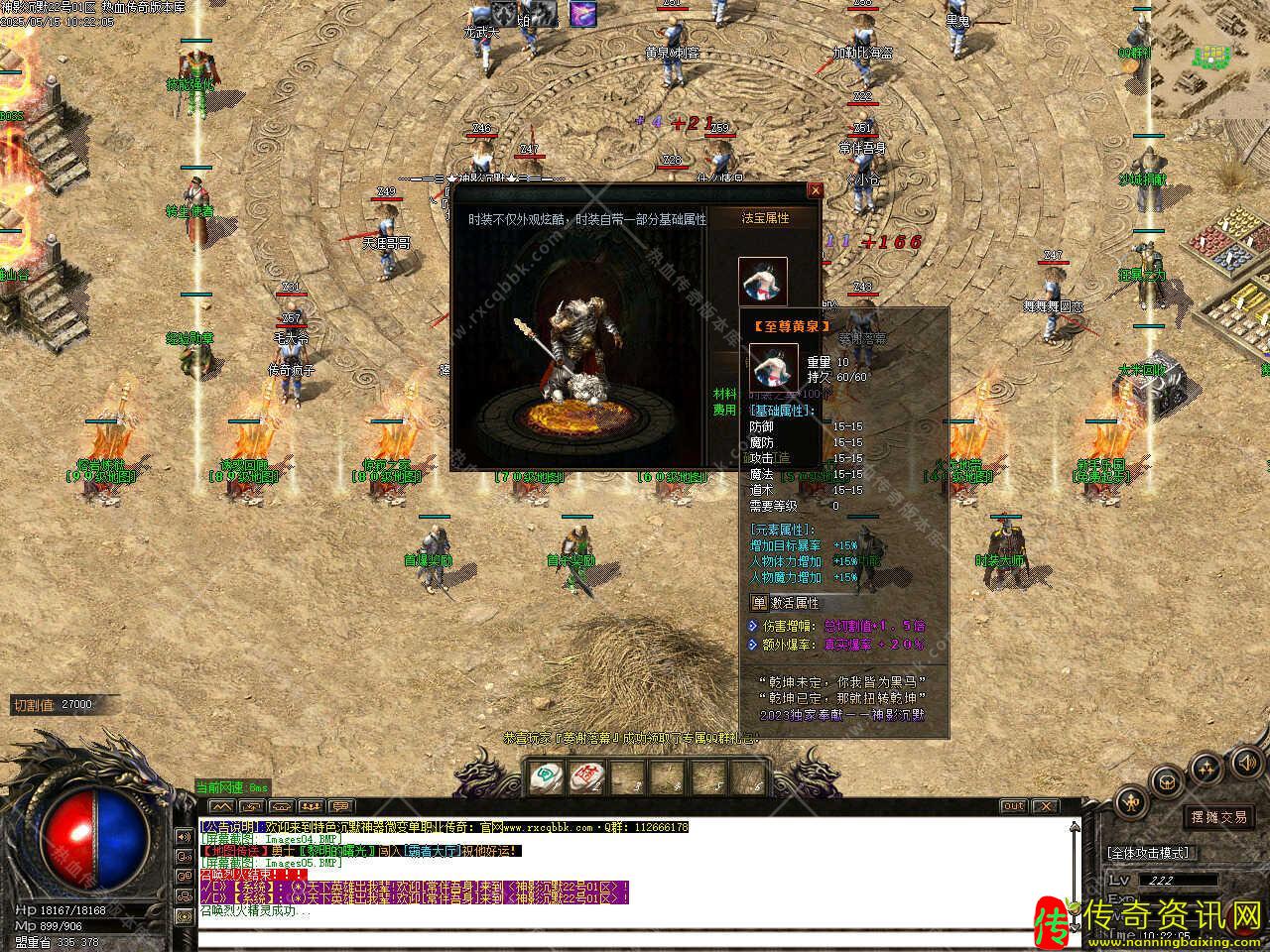Image resolution: width=1270 pixels, height=952 pixels.
Task: Click the speech bubble button above chat
Action: click(x=340, y=806)
